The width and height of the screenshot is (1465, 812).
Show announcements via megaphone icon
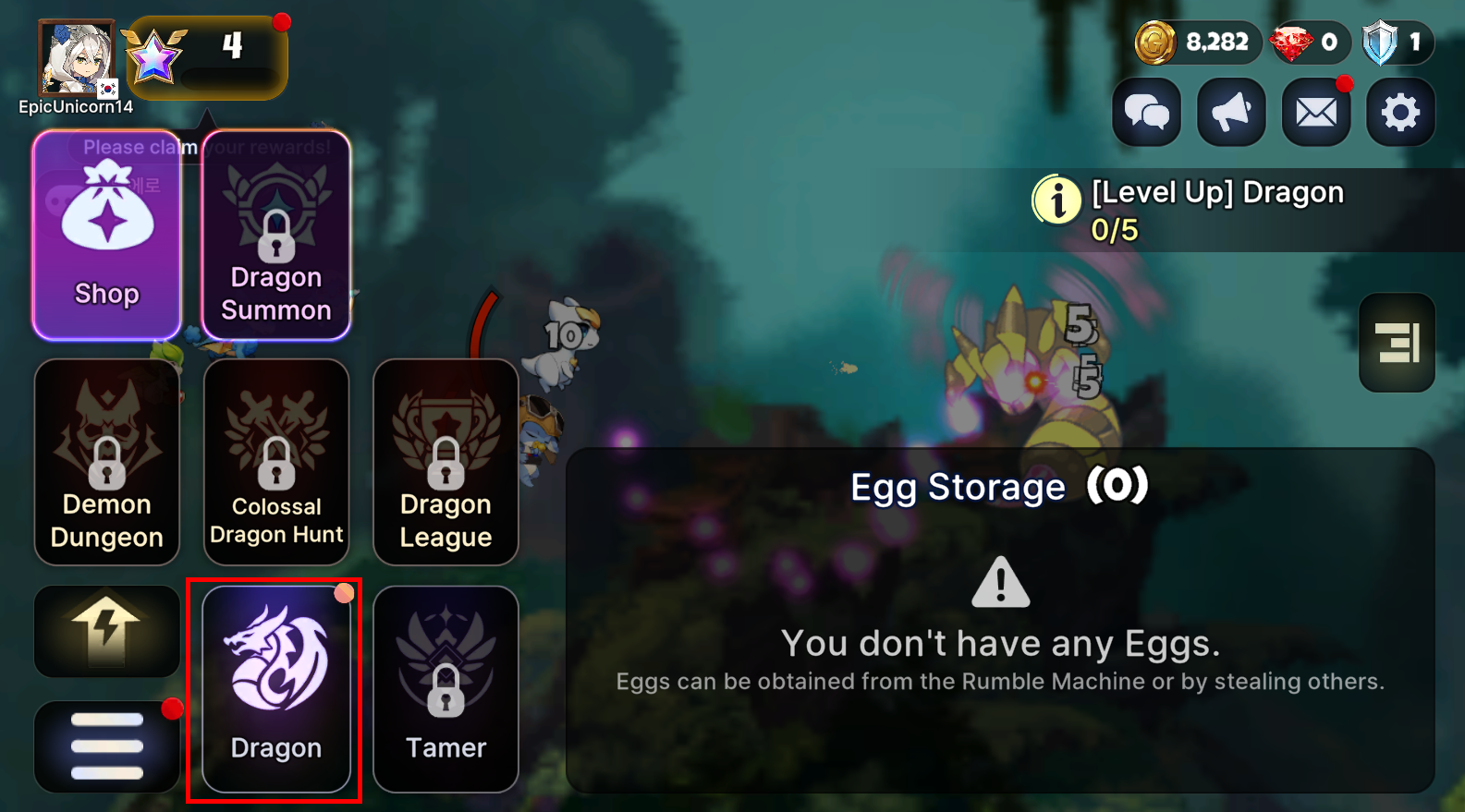(1231, 113)
